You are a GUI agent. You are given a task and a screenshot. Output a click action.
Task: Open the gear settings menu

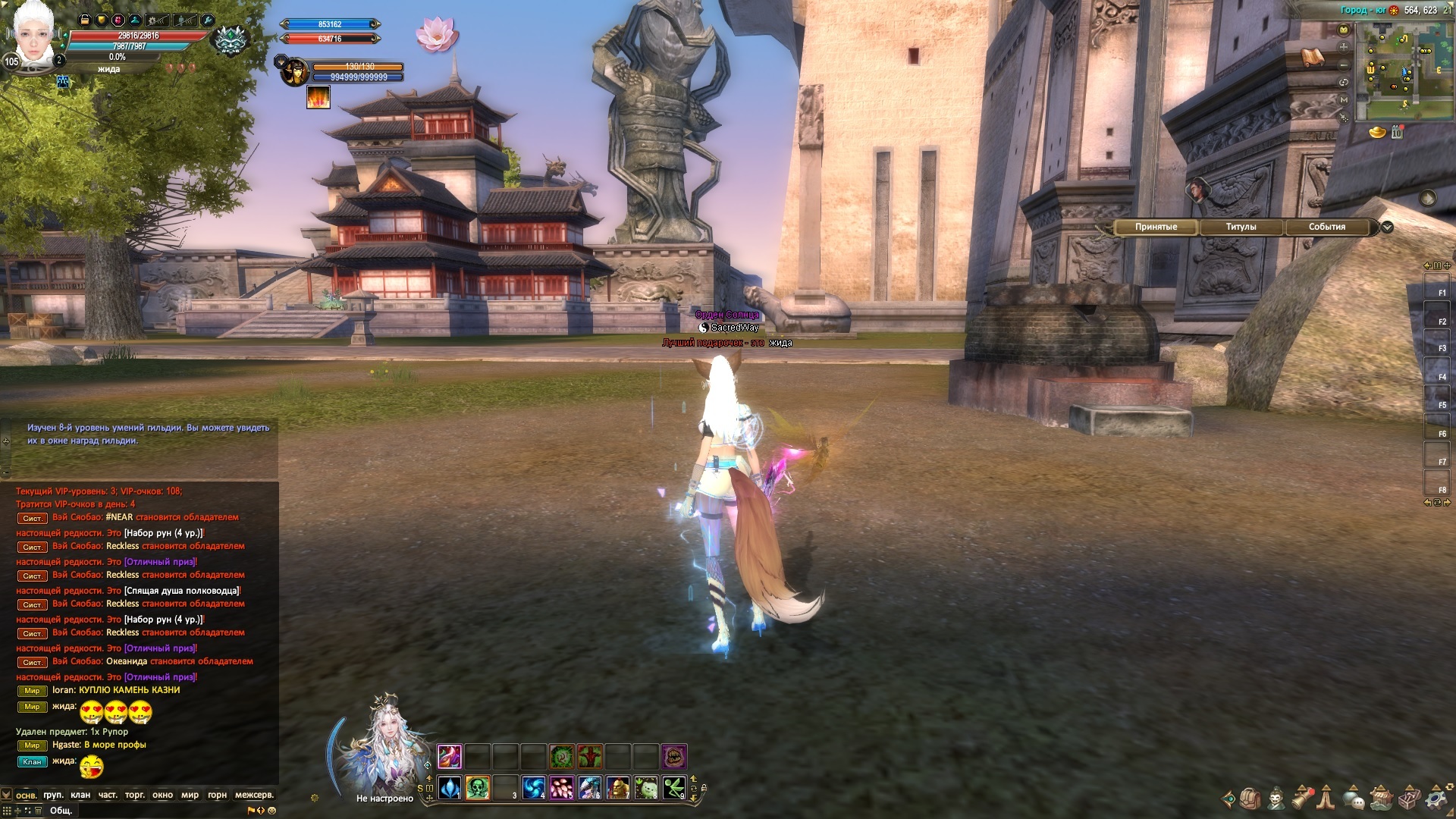(x=1435, y=799)
